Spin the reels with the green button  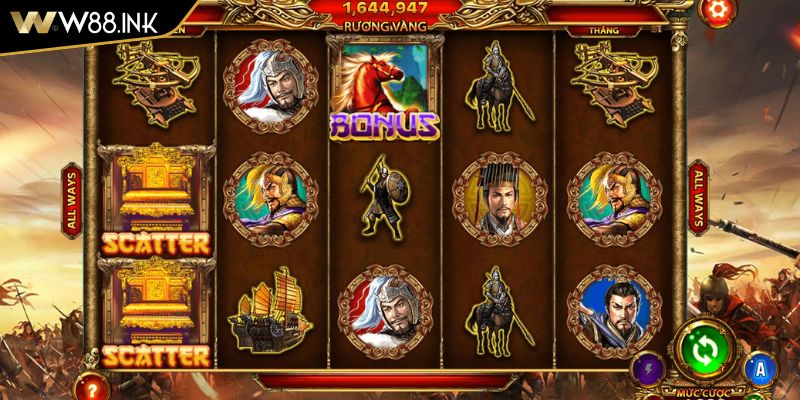tap(704, 348)
